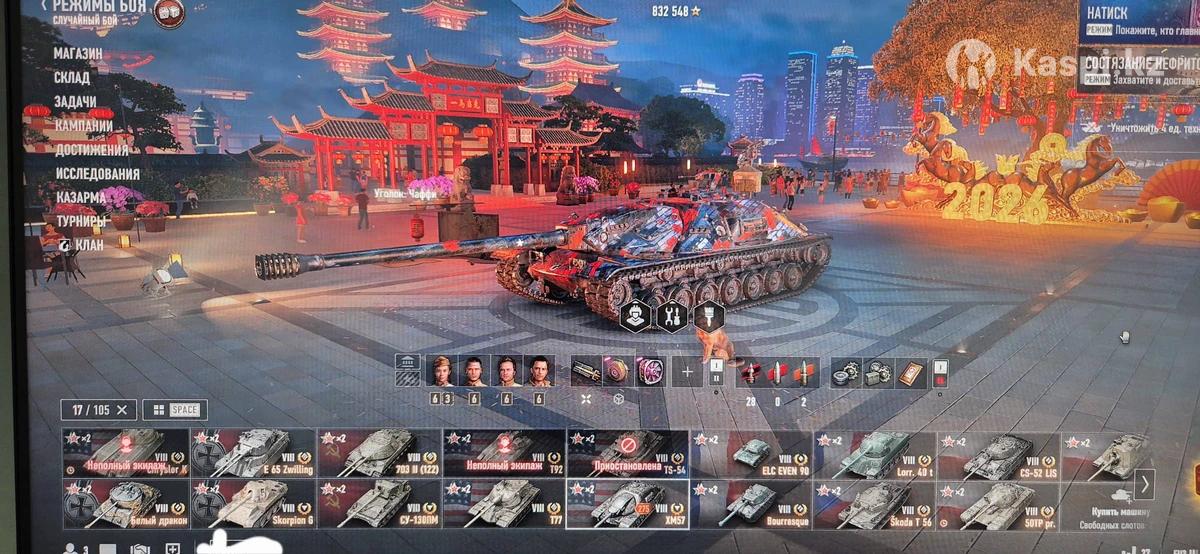Image resolution: width=1200 pixels, height=554 pixels.
Task: Open the Клан (Clan) menu
Action: (88, 243)
